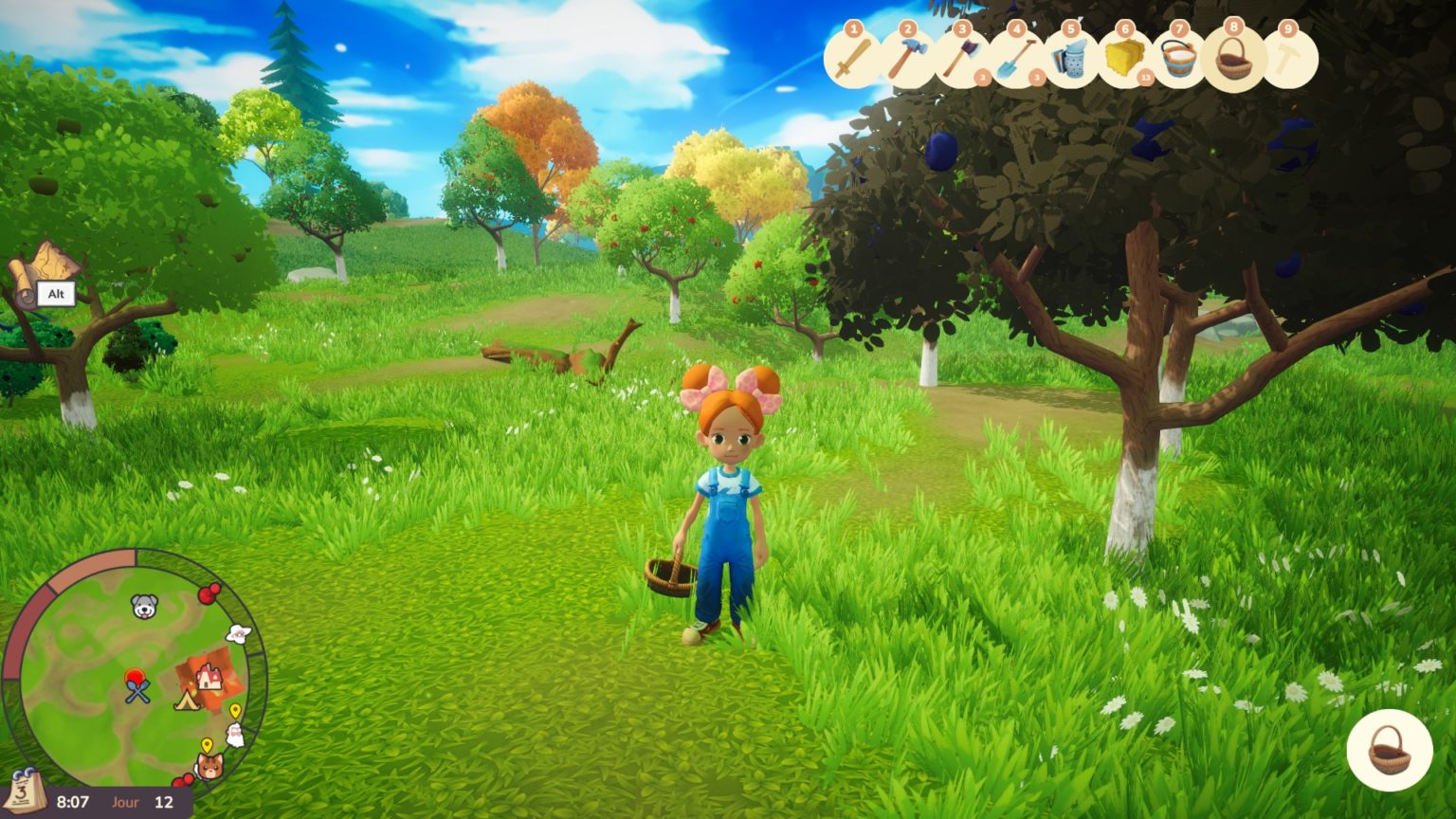This screenshot has width=1456, height=819.
Task: Select the wicker basket hotbar slot
Action: 1233,60
